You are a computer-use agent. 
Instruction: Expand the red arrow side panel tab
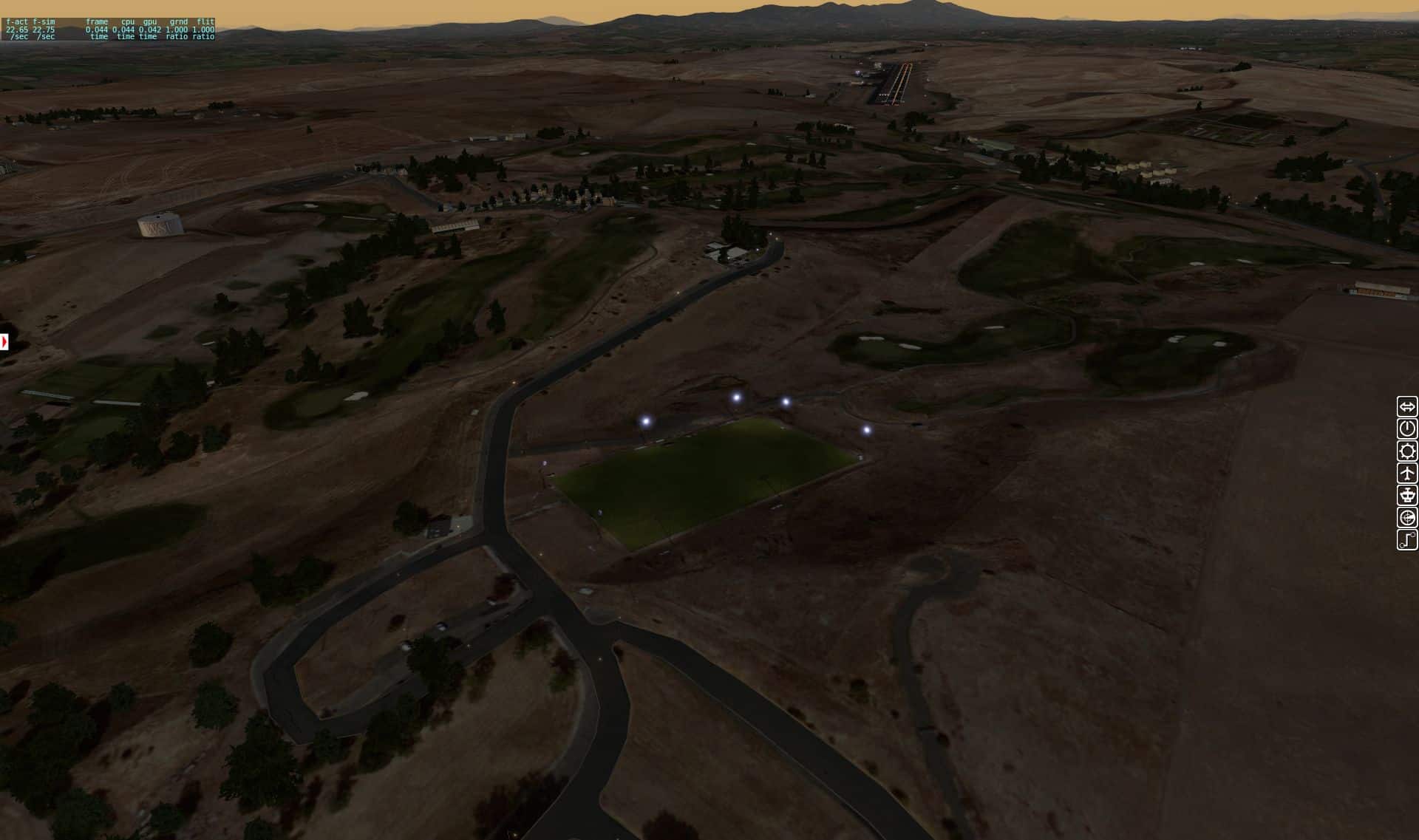(4, 342)
